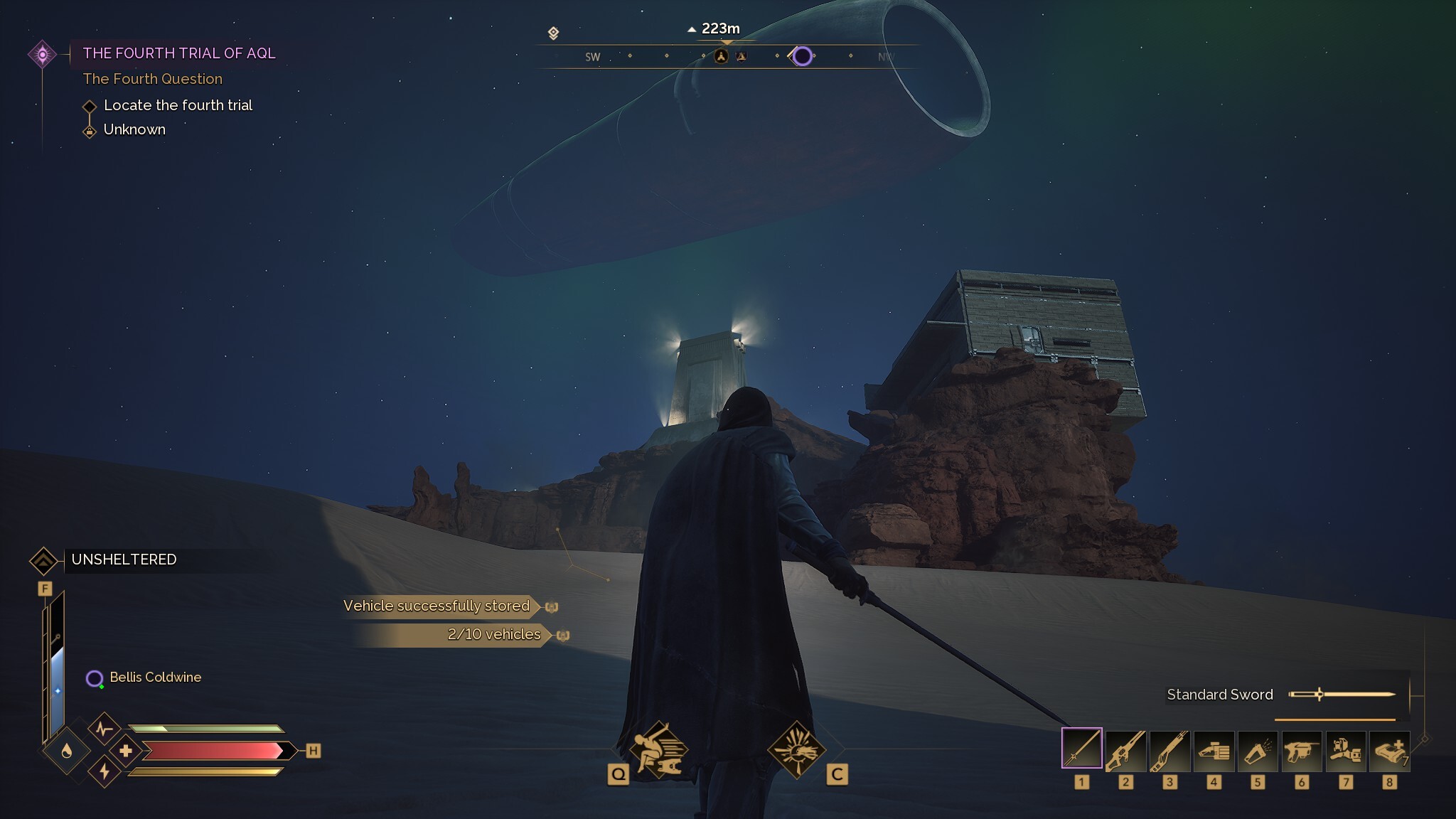1456x819 pixels.
Task: Click the Vehicle successfully stored notification
Action: coord(436,606)
